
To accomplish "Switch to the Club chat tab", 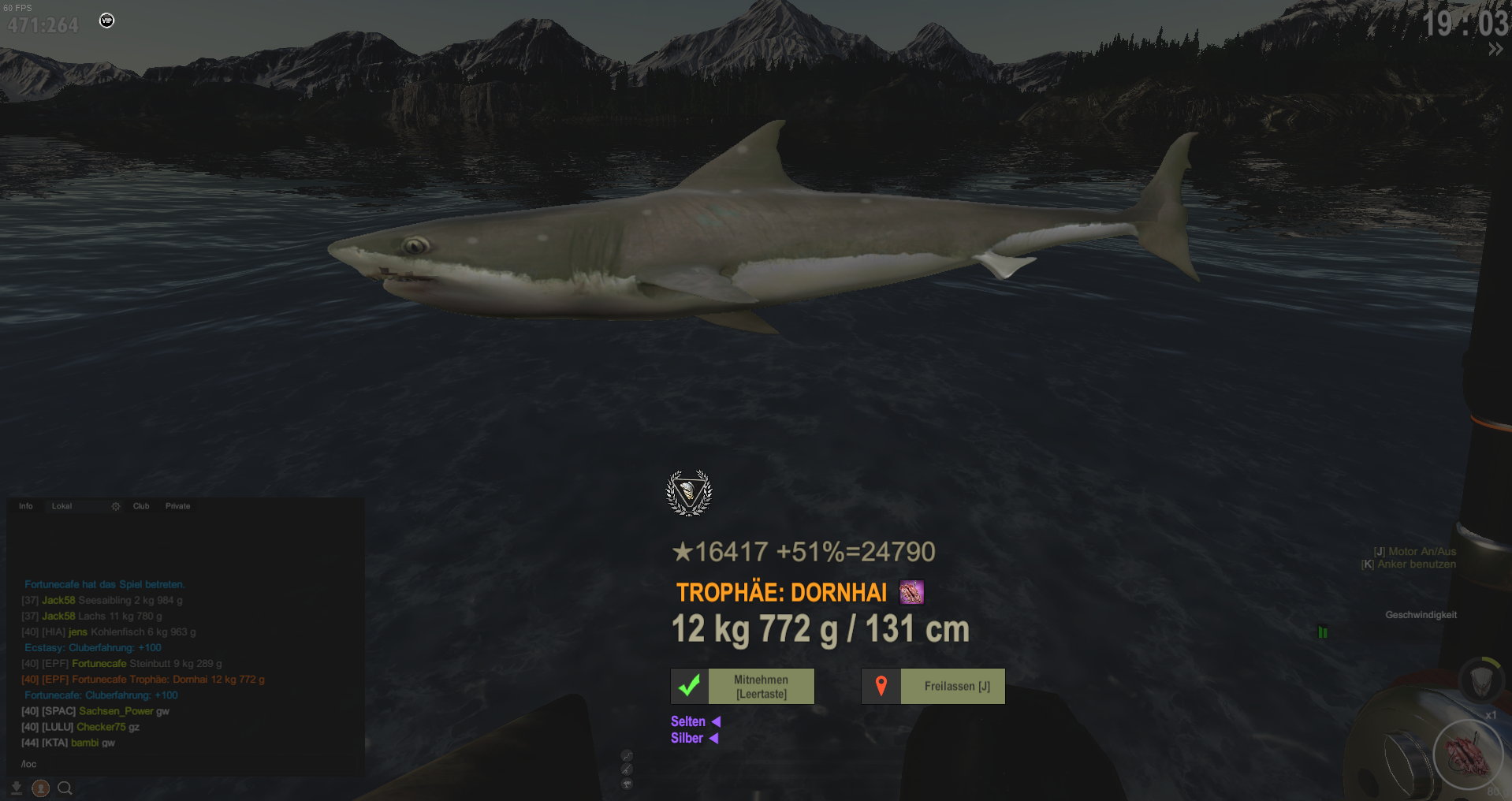I will point(141,506).
